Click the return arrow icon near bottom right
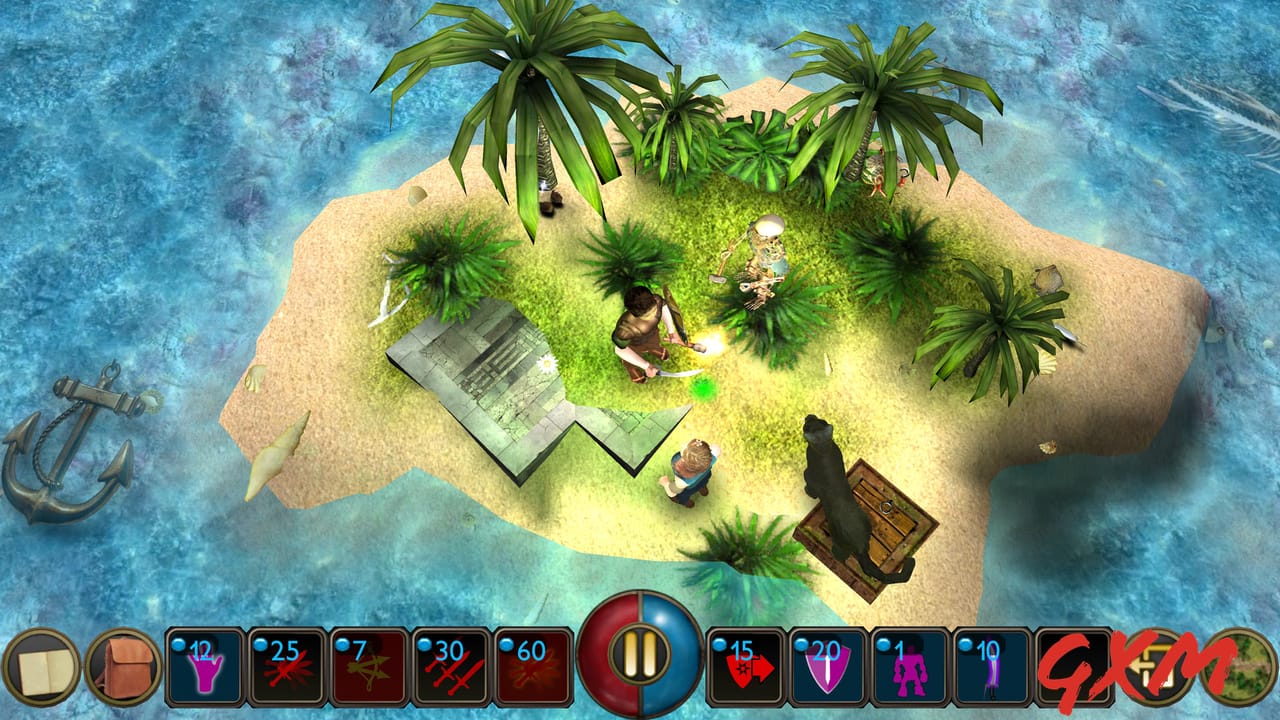This screenshot has height=720, width=1280. [x=1155, y=665]
